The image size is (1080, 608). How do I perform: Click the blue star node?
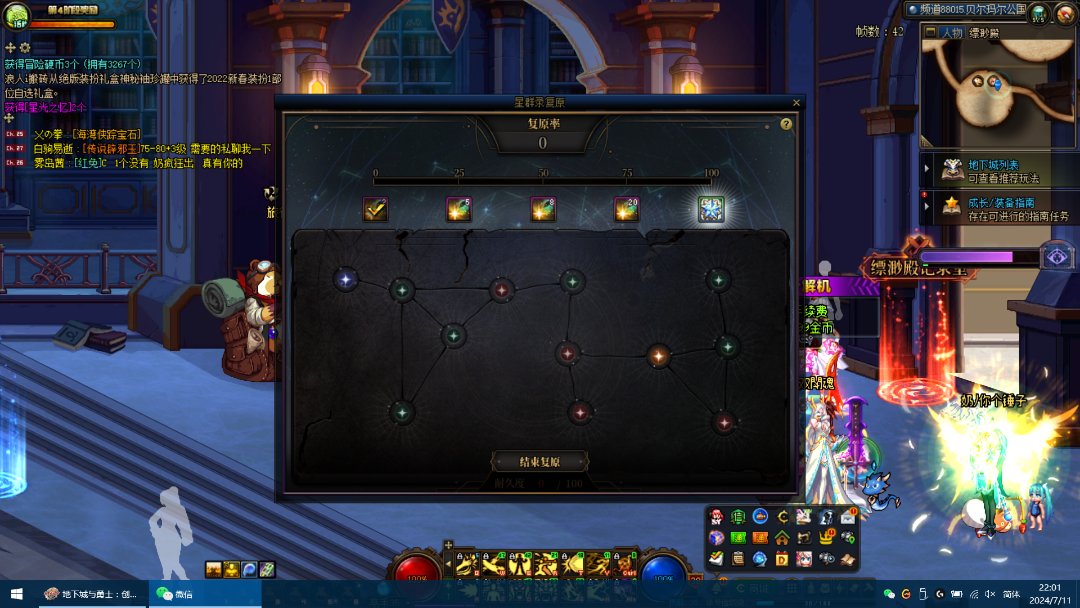pos(346,280)
